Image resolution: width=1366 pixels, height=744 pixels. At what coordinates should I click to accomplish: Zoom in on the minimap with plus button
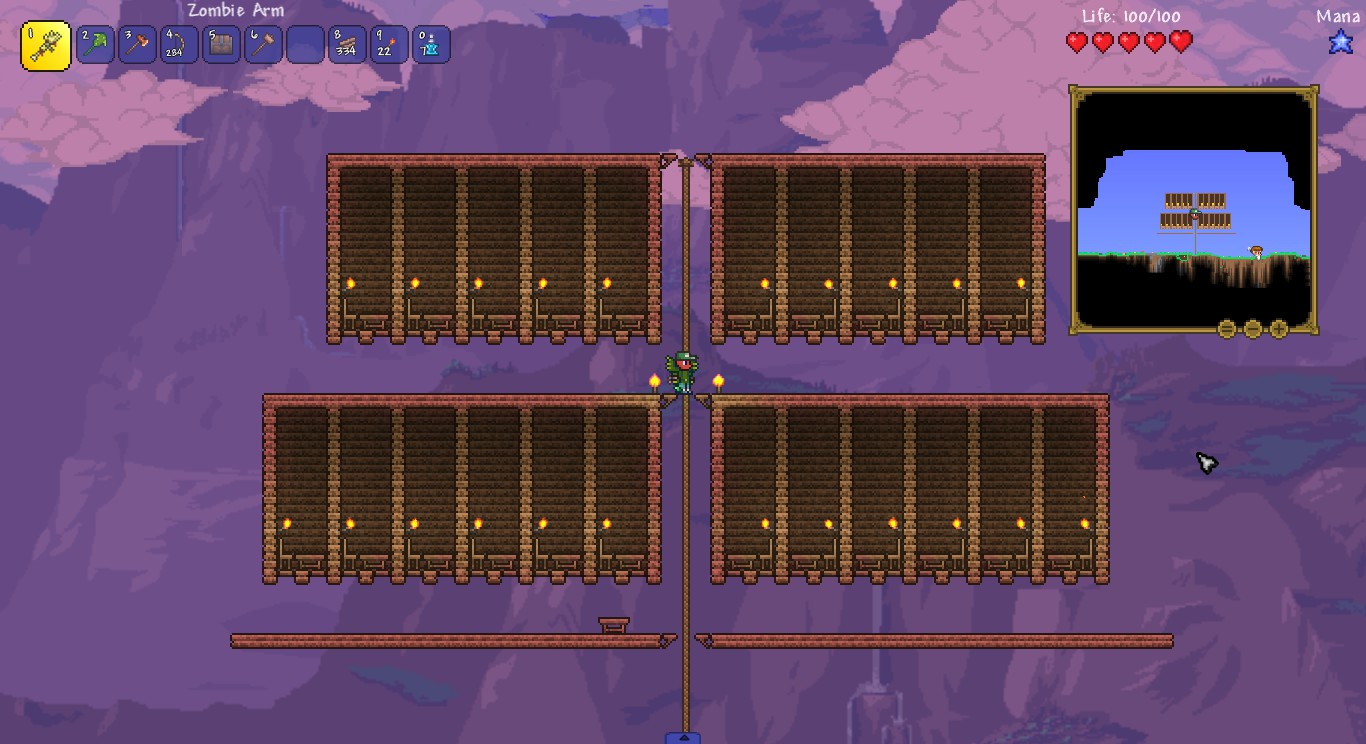click(x=1278, y=328)
